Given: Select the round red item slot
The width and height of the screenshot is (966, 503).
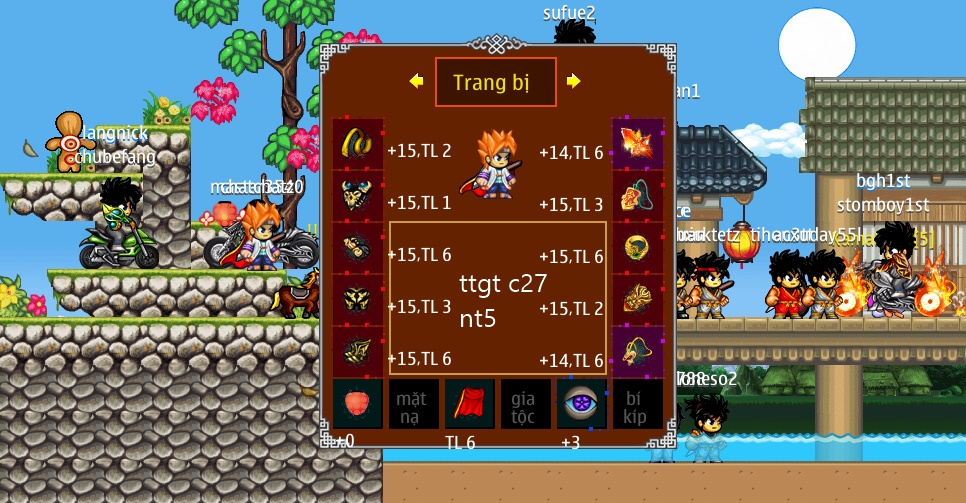Looking at the screenshot, I should 358,404.
